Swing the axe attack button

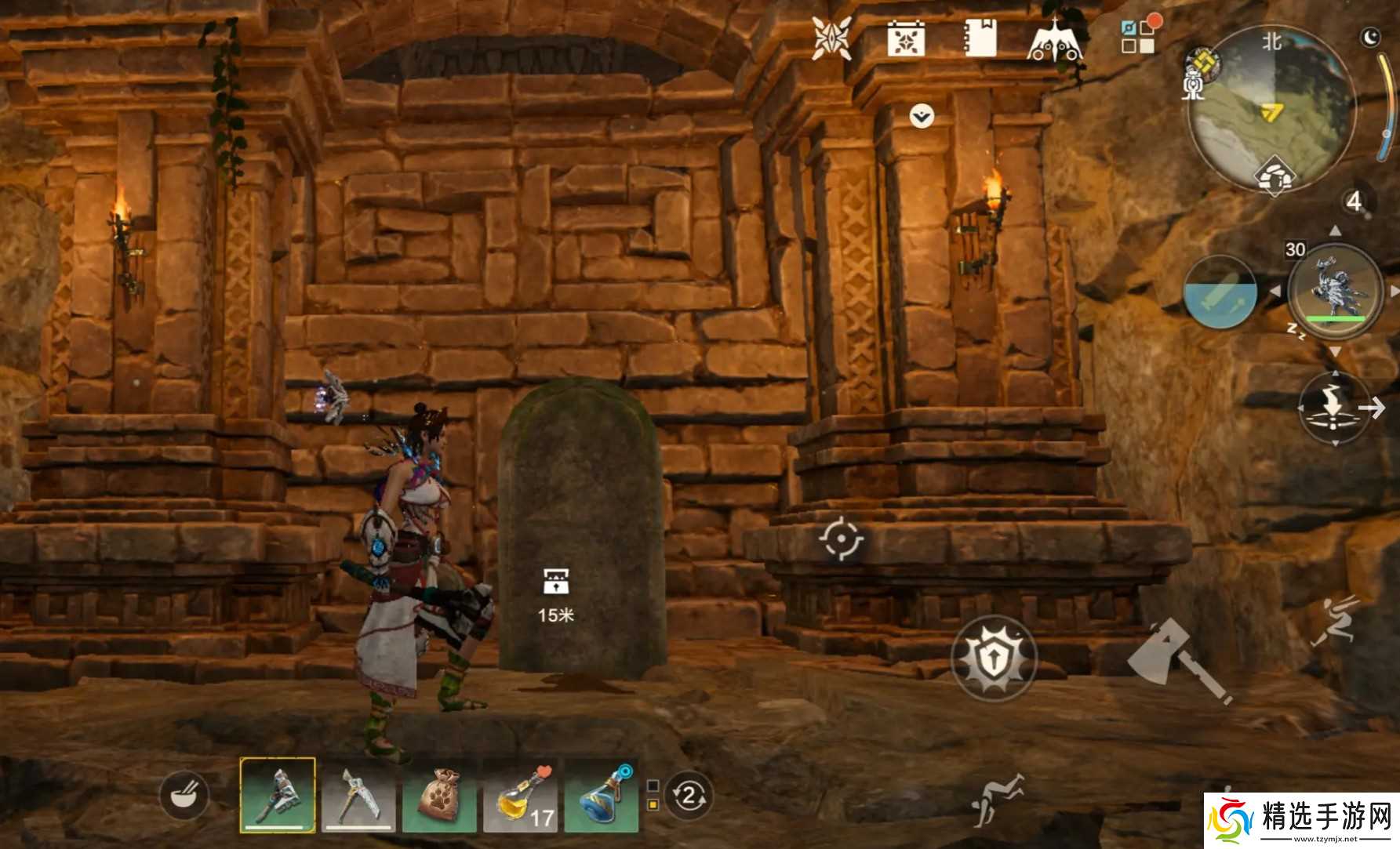click(1178, 659)
